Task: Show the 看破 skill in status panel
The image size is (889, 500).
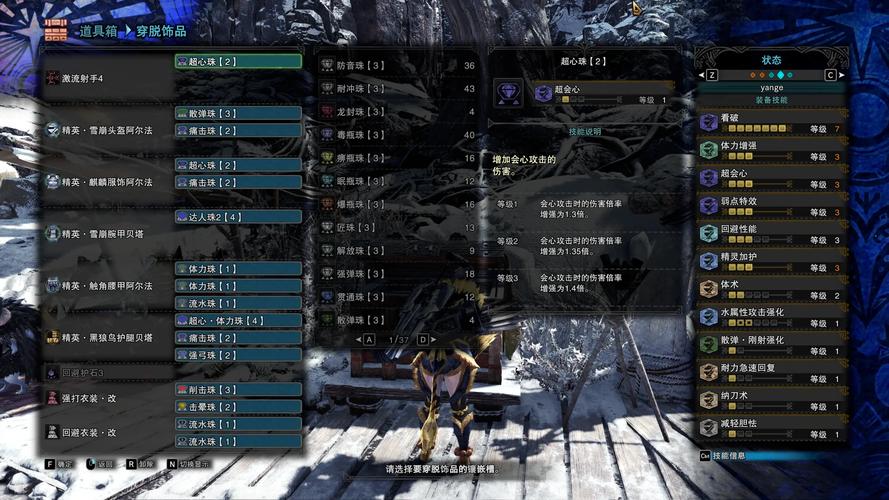Action: [771, 123]
